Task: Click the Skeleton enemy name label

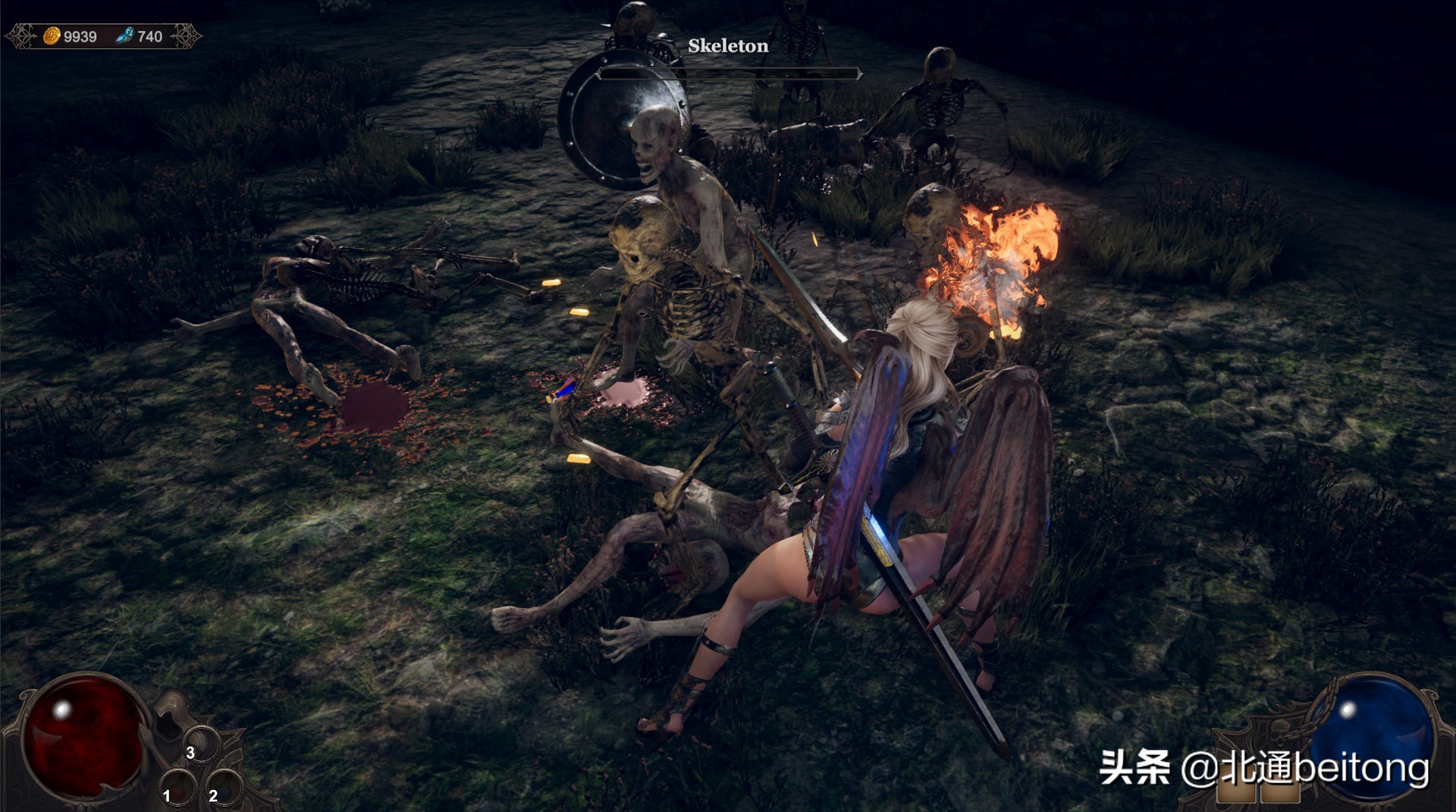Action: point(727,45)
